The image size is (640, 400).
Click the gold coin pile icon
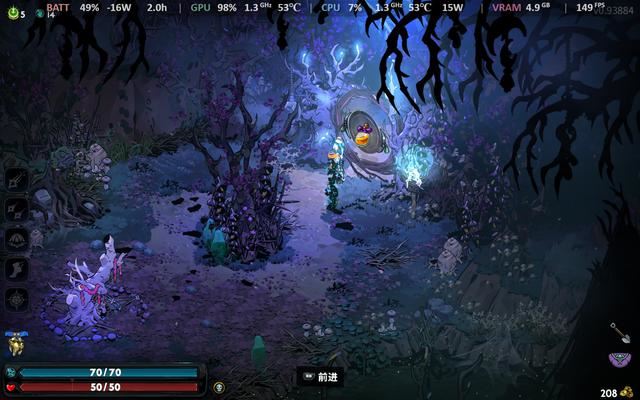click(627, 393)
